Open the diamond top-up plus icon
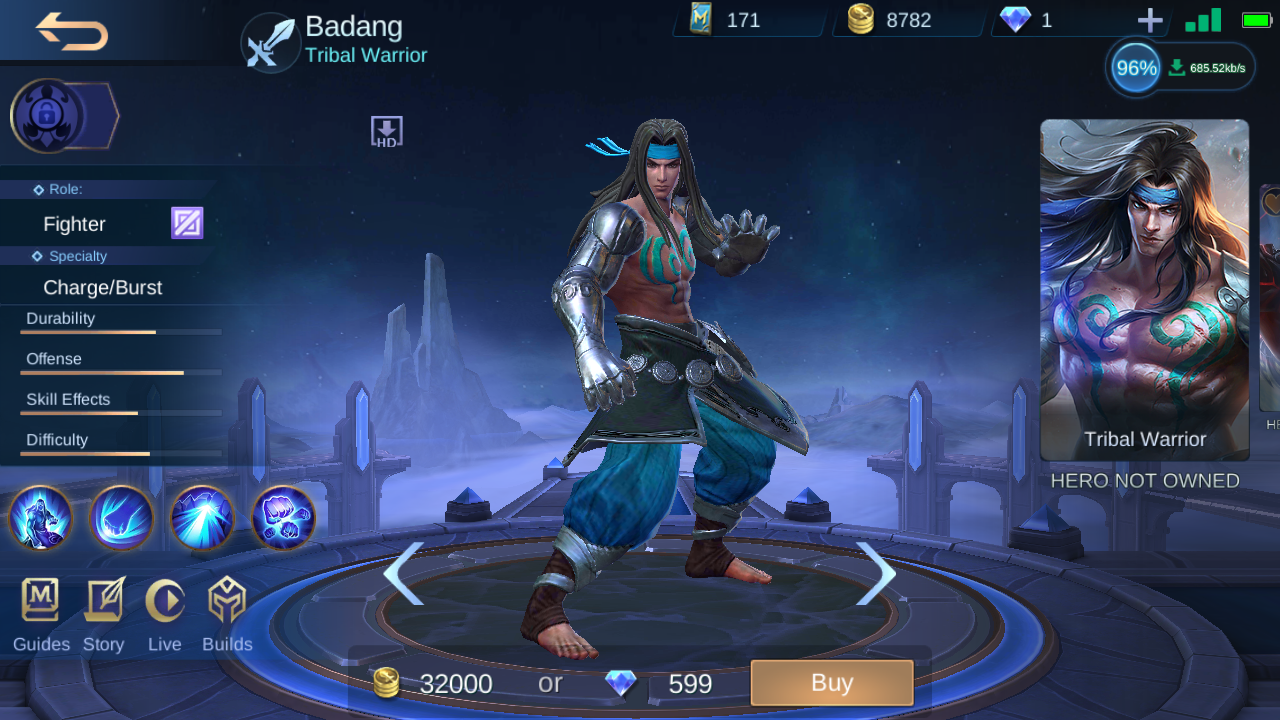 coord(1150,18)
